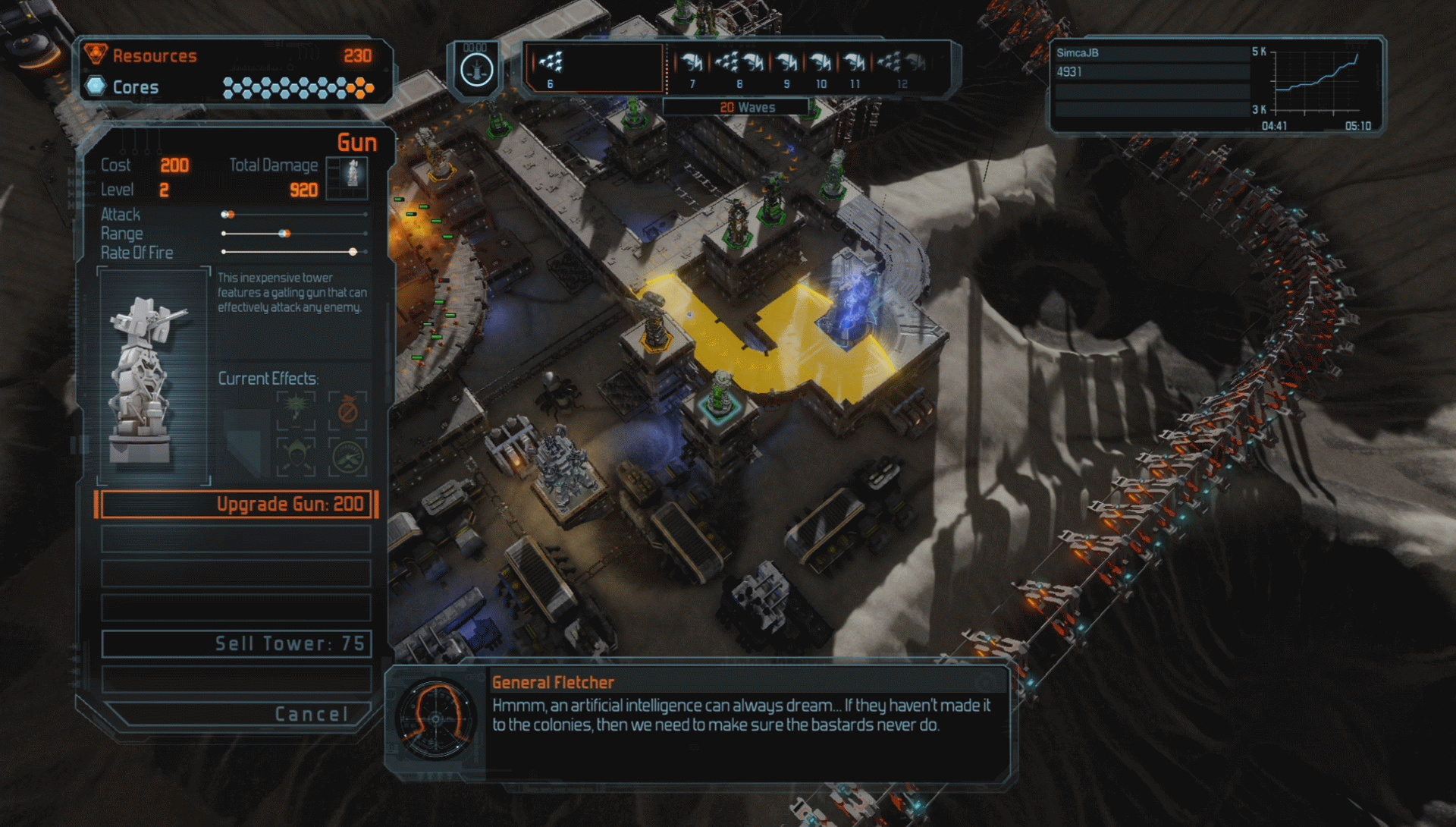Viewport: 1456px width, 827px height.
Task: Select the wave 7 enemy icon
Action: pos(692,64)
